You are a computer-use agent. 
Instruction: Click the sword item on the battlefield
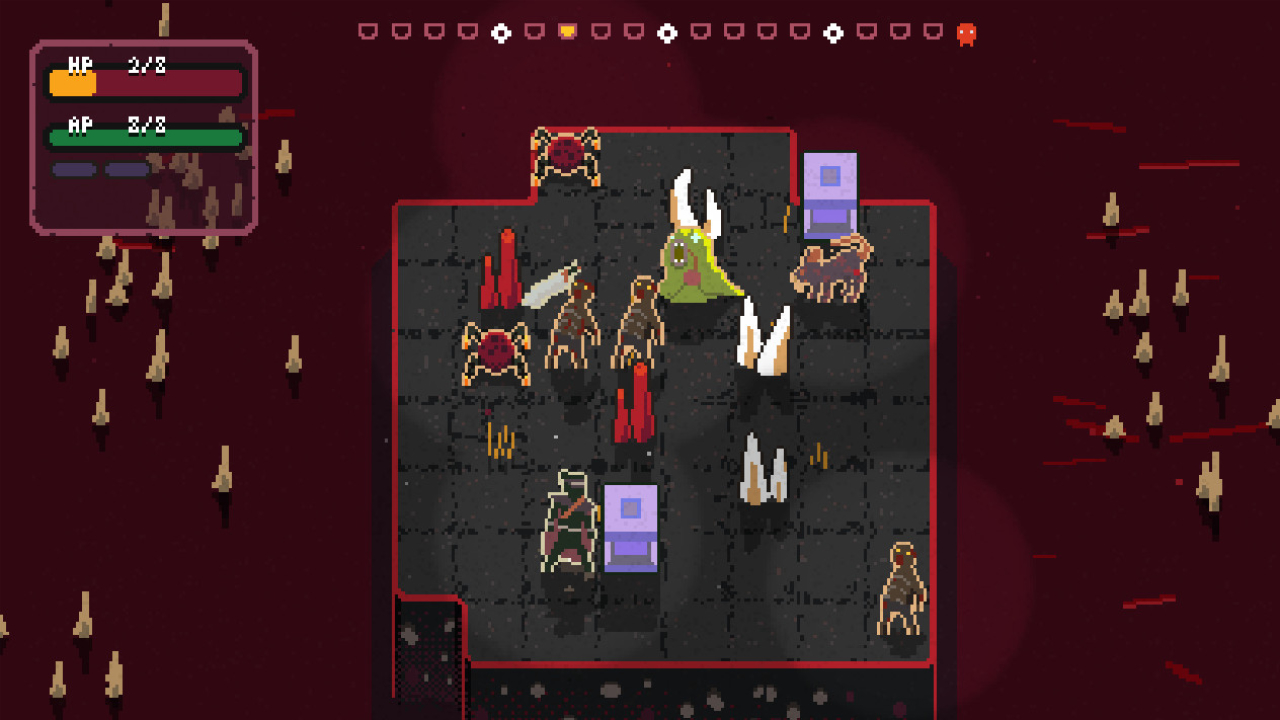tap(551, 287)
